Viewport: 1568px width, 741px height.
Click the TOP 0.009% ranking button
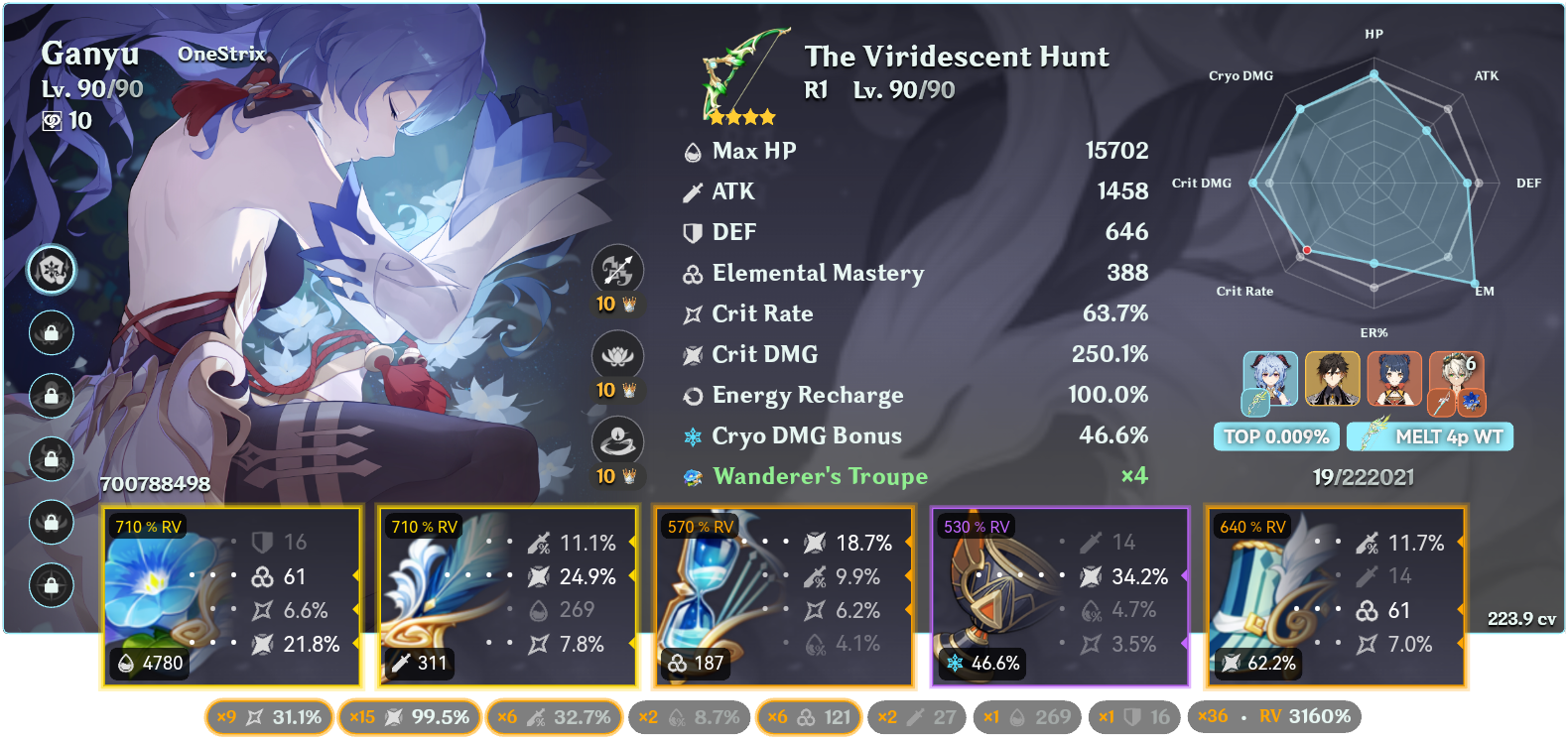coord(1276,434)
